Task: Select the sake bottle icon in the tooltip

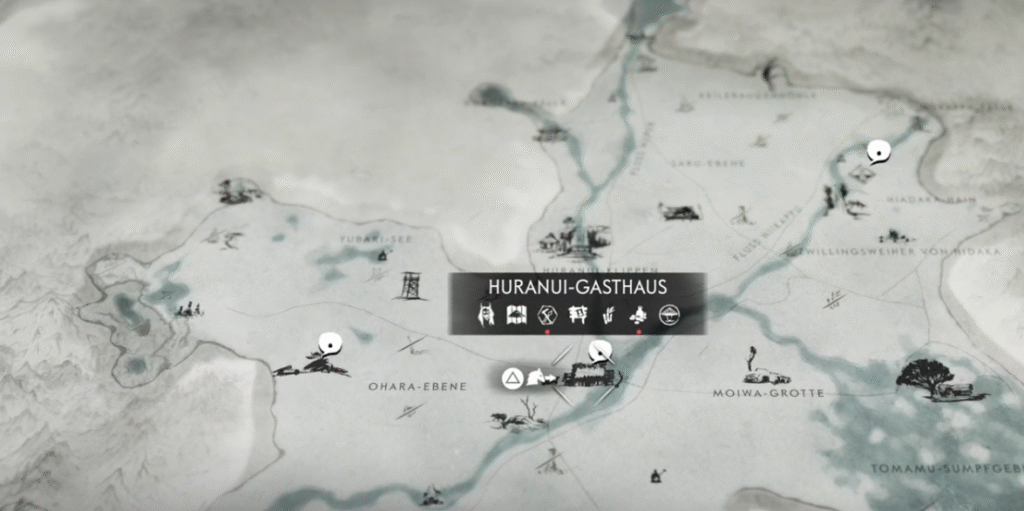Action: pos(638,315)
